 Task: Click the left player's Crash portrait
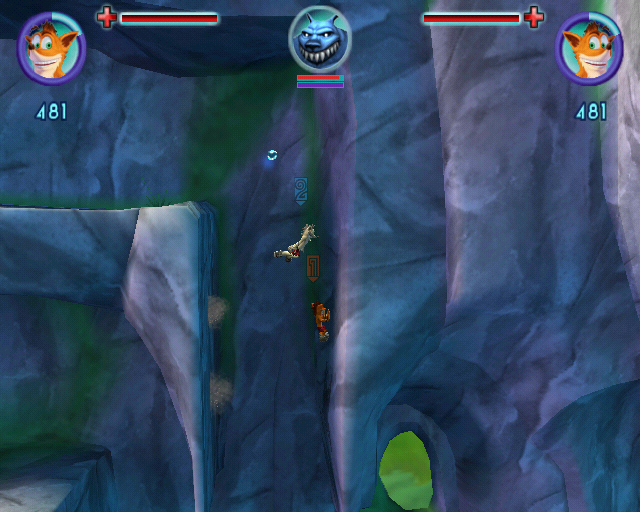coord(51,48)
